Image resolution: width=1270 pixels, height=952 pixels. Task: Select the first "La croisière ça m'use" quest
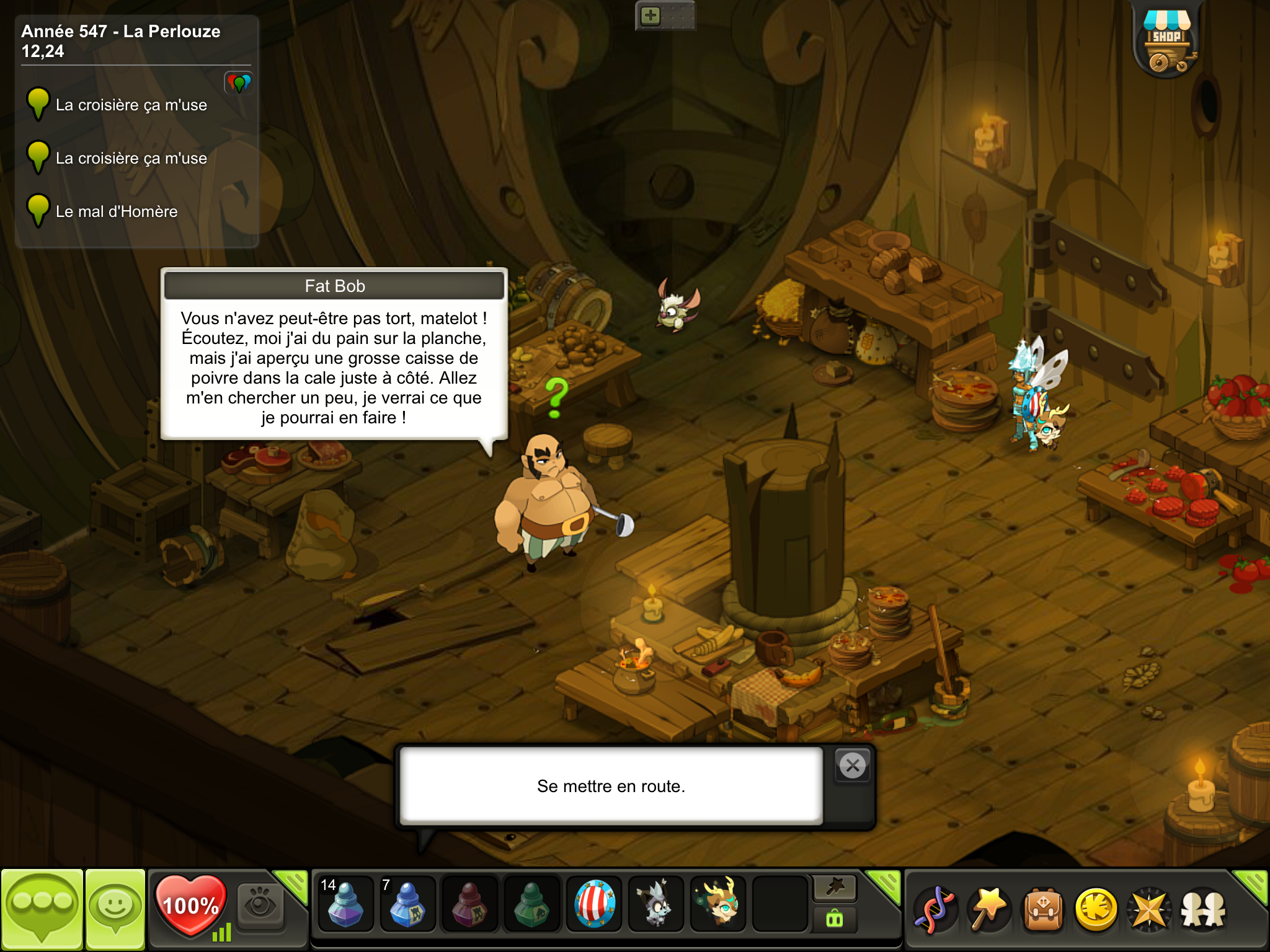131,105
